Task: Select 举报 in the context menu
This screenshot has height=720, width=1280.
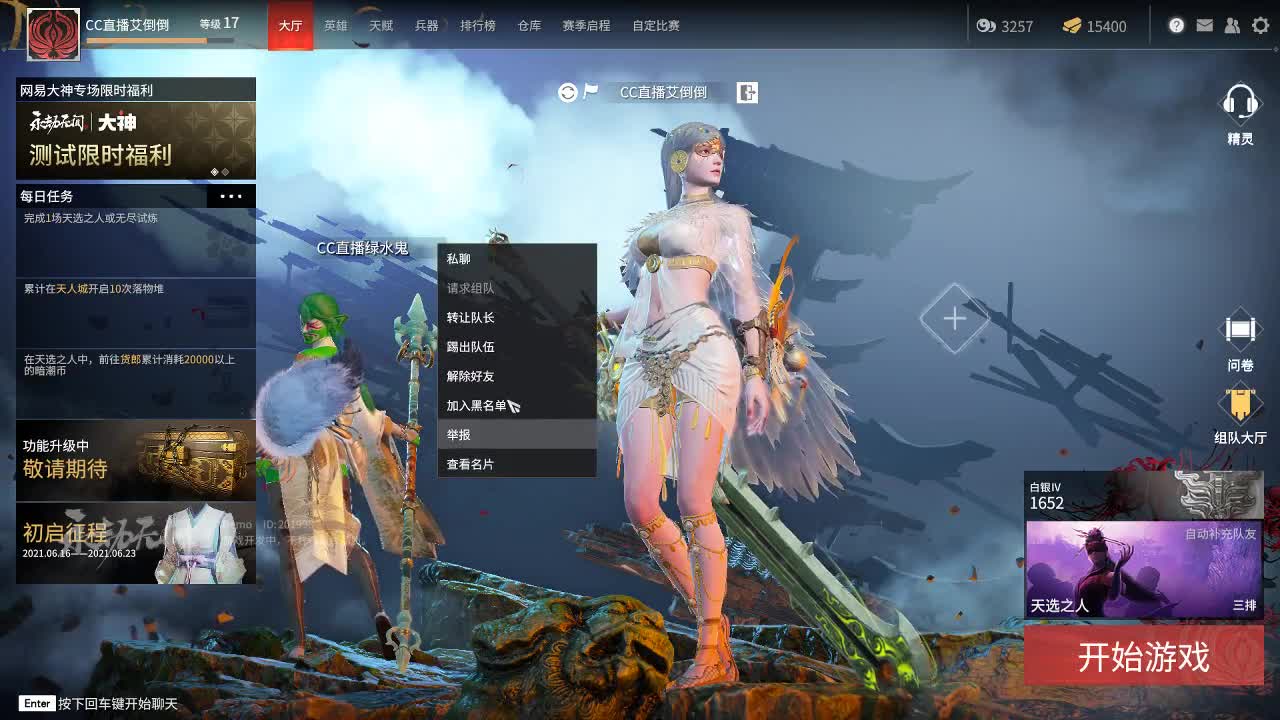Action: (517, 434)
